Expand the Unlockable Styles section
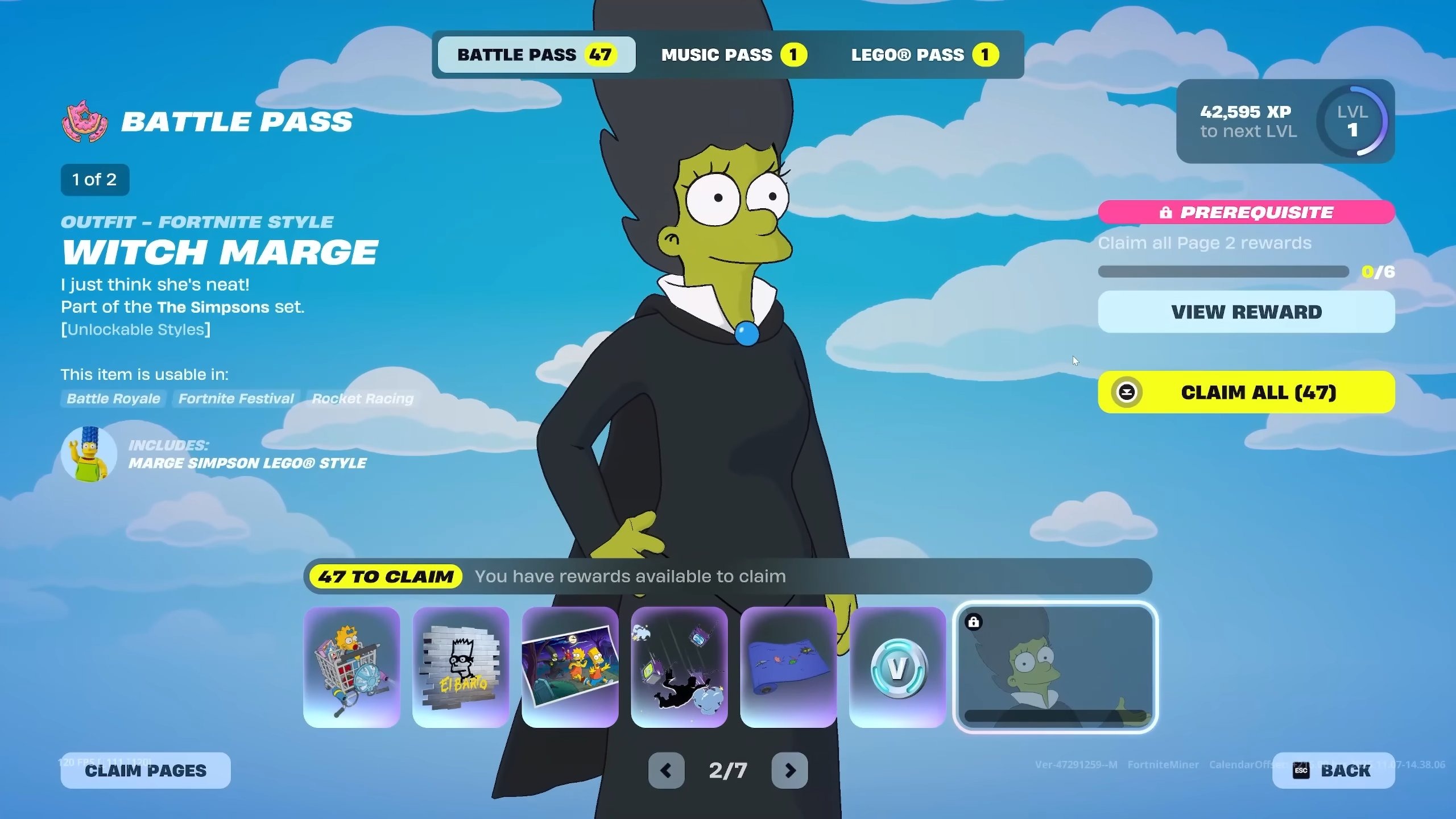This screenshot has height=819, width=1456. pos(135,329)
